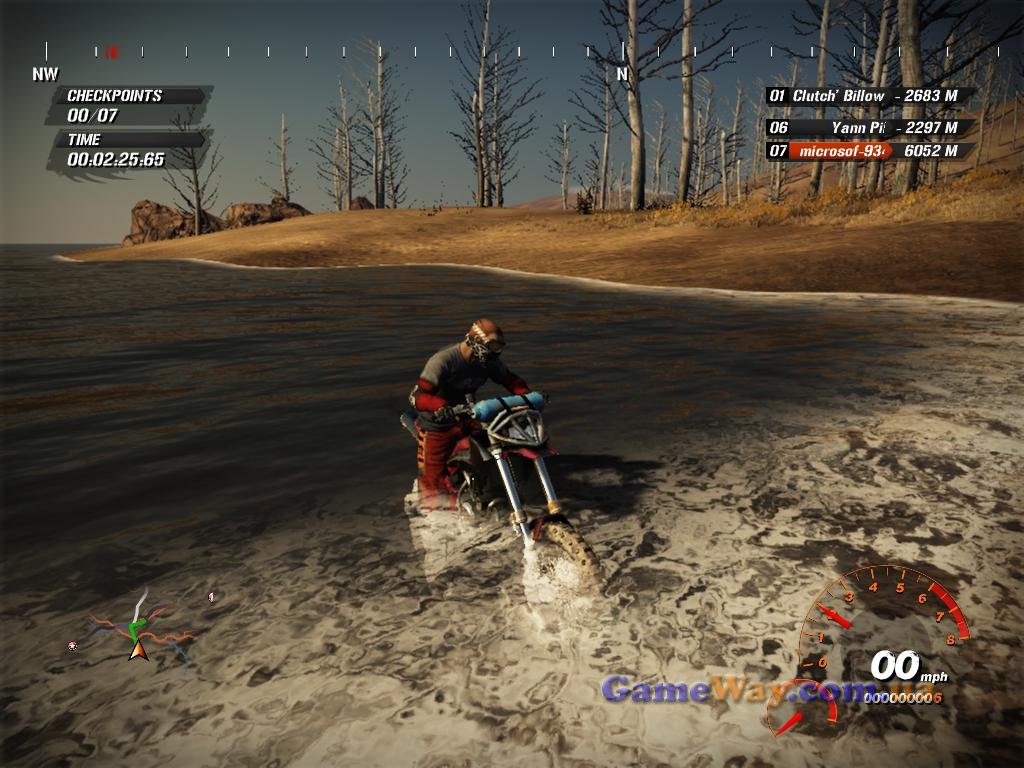Click the player arrow on the minimap

click(138, 650)
